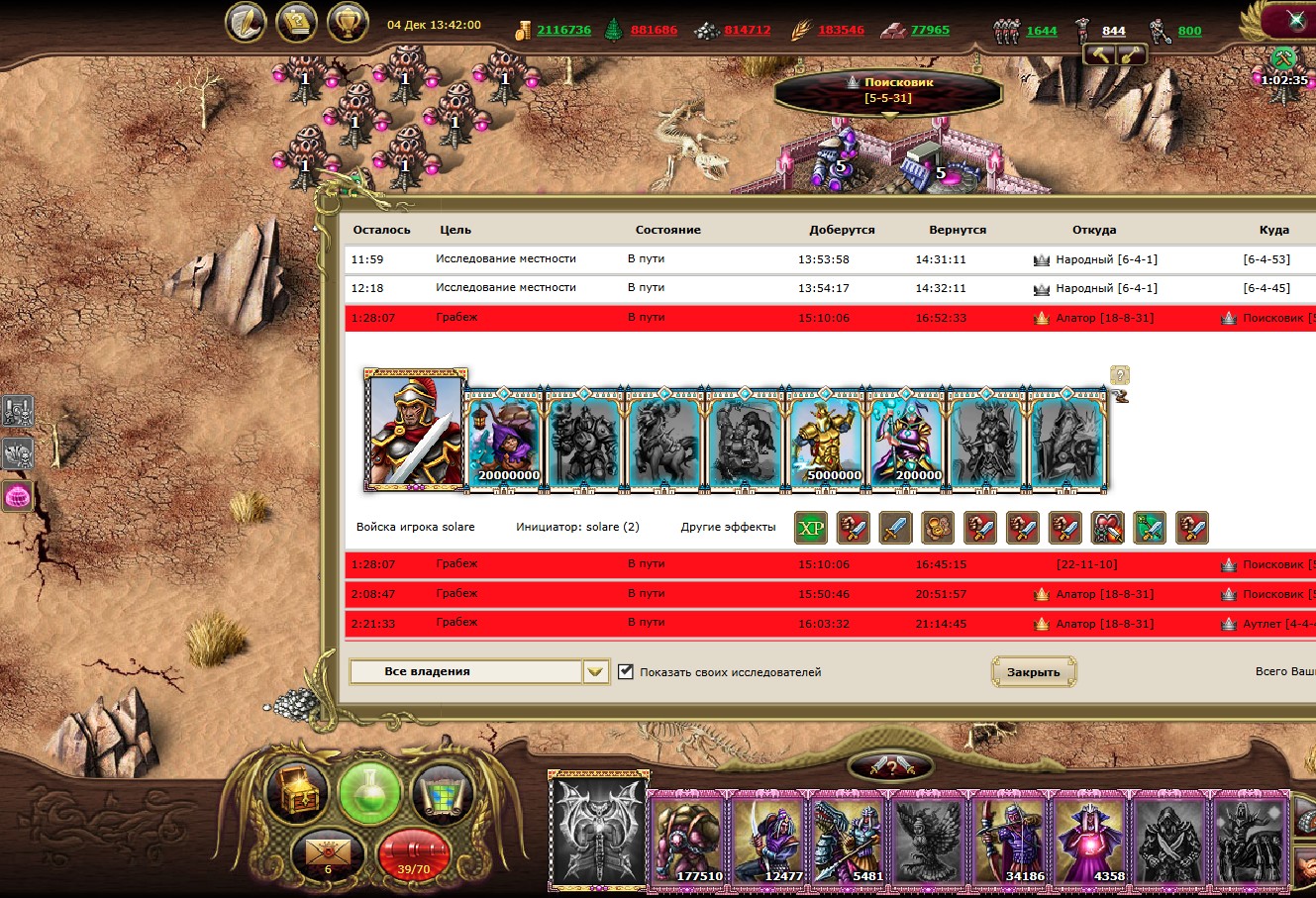Select the purple unit card with 20000000
1316x898 pixels.
505,436
